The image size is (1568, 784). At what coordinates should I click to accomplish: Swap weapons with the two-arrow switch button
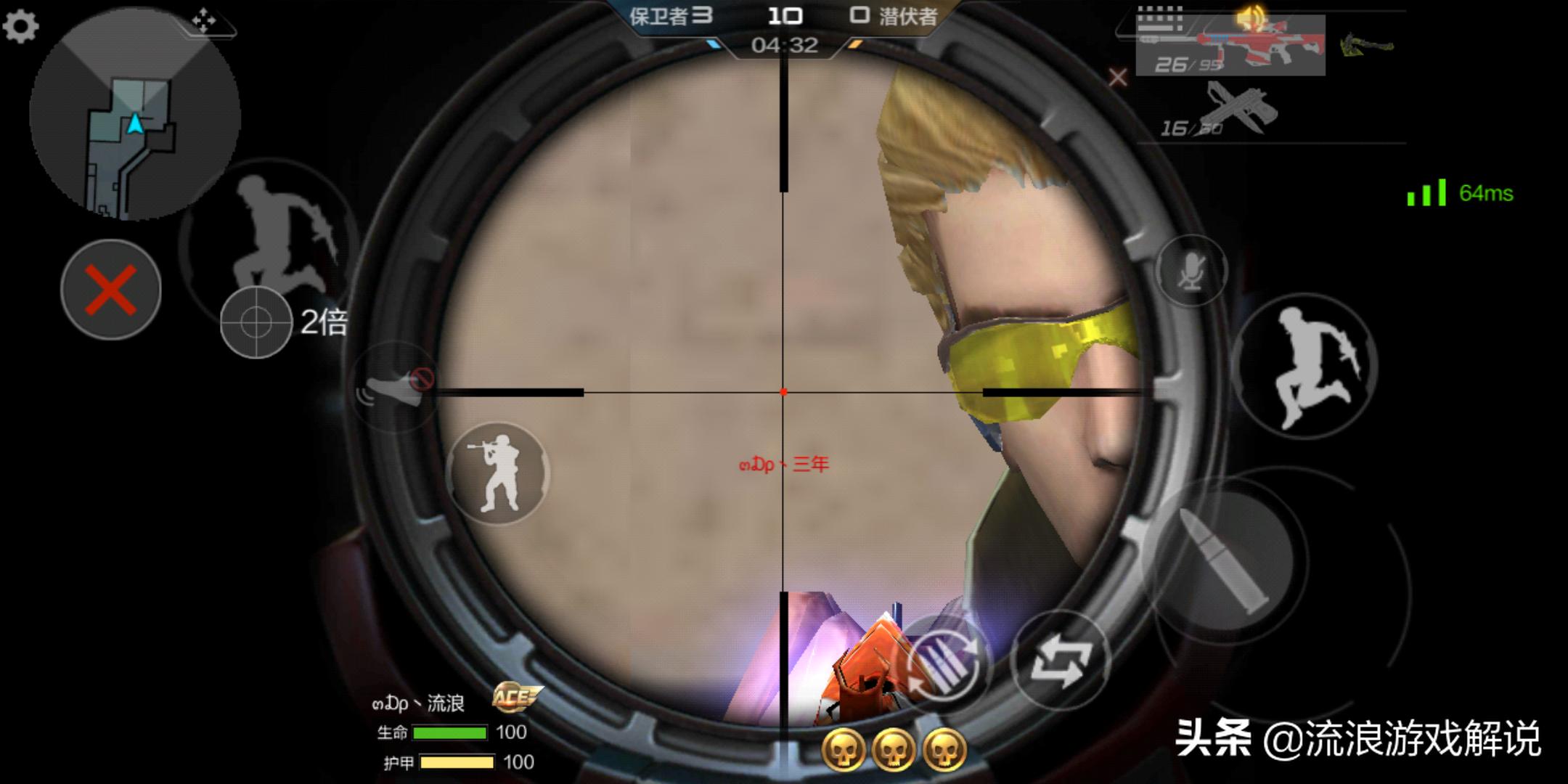(x=1061, y=661)
